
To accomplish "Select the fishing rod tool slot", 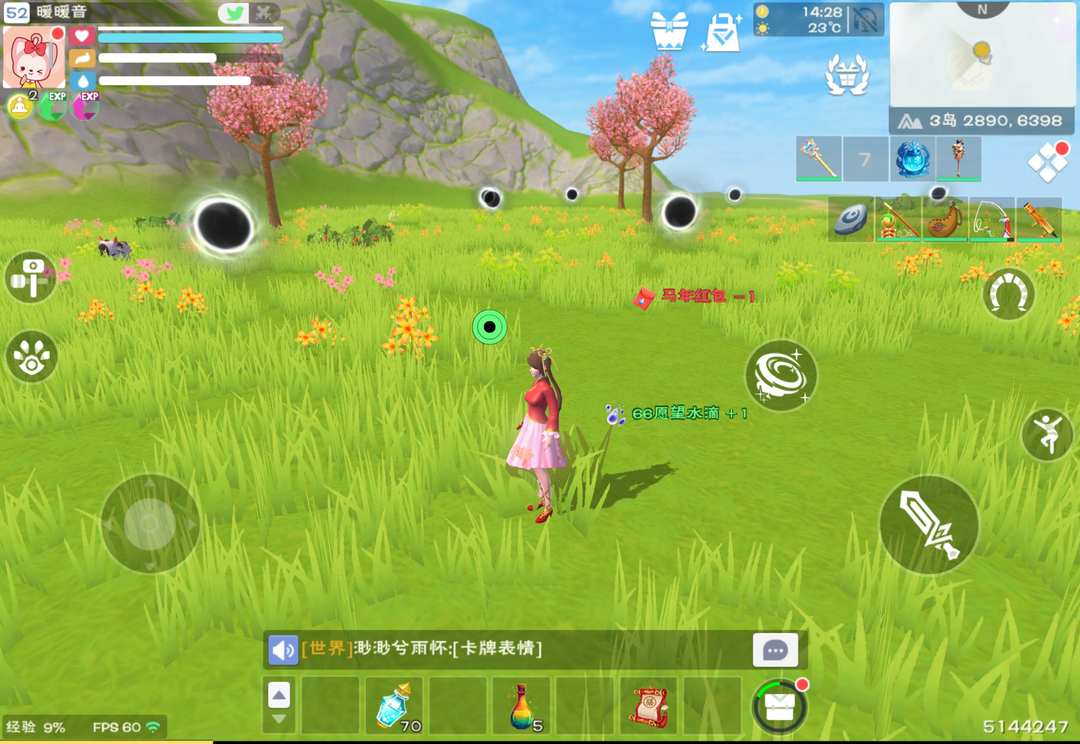I will coord(991,220).
